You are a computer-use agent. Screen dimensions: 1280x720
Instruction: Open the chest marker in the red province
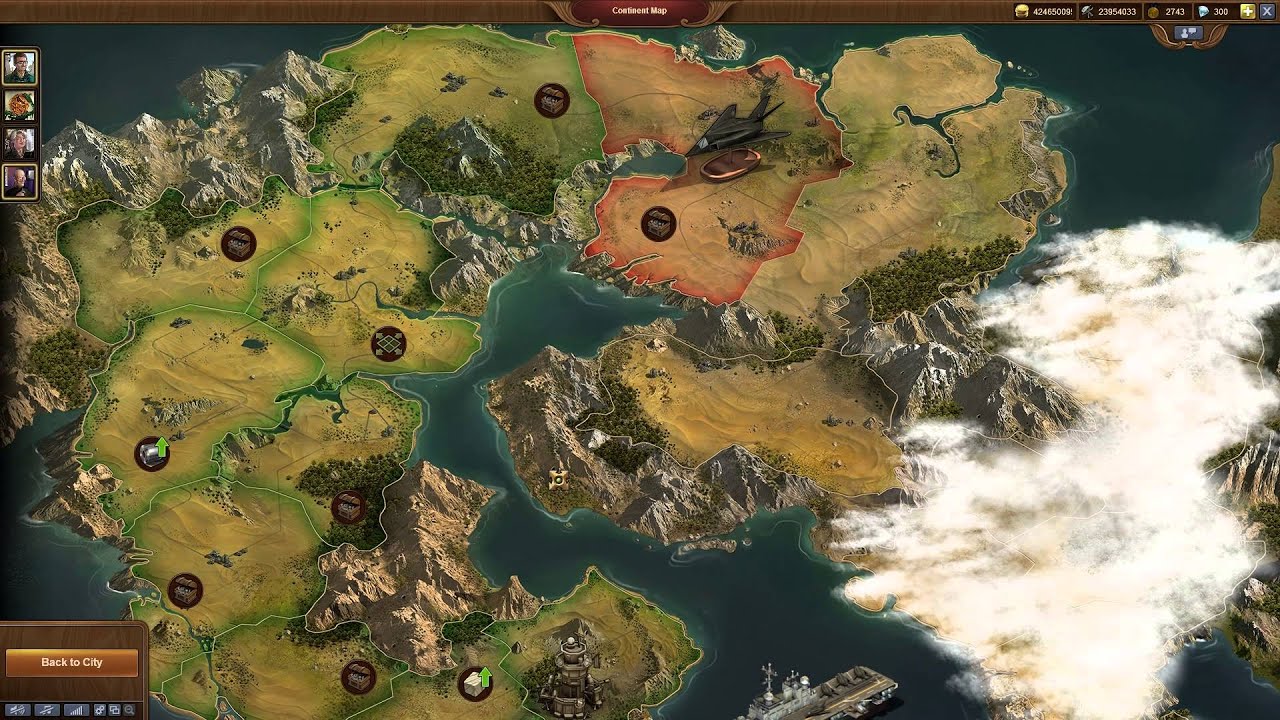coord(658,222)
